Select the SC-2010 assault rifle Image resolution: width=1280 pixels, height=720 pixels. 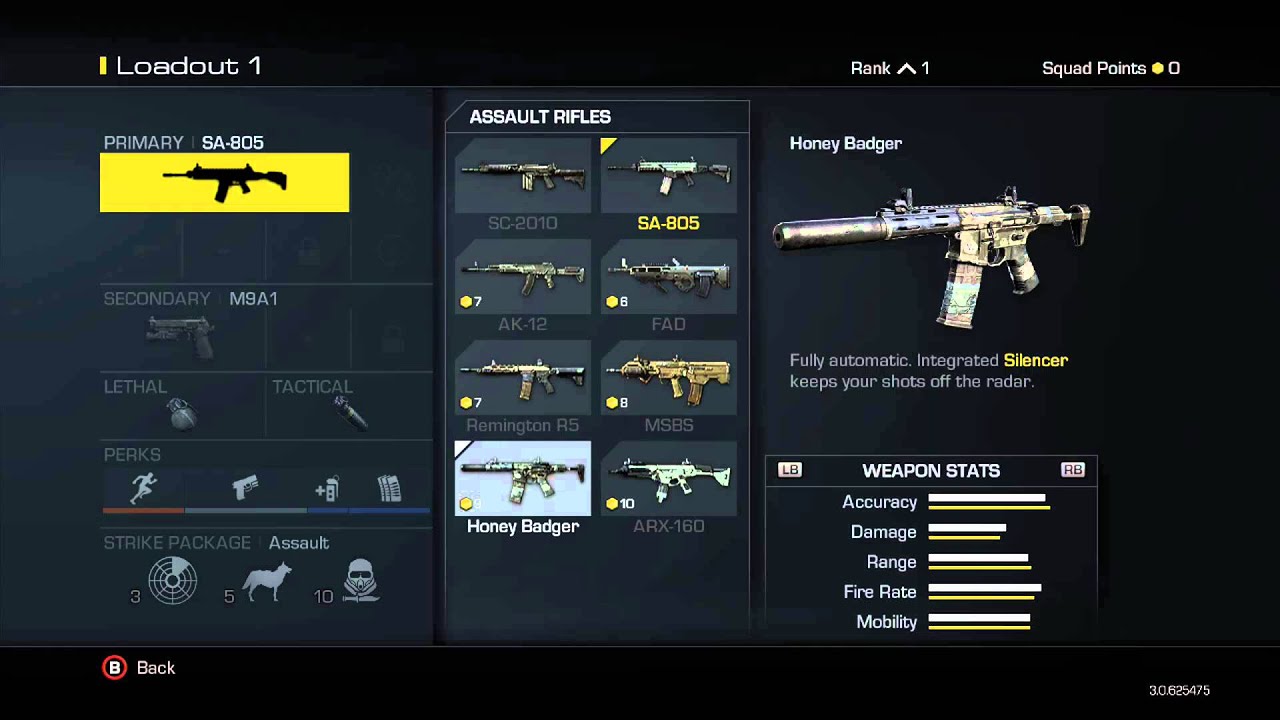click(522, 176)
